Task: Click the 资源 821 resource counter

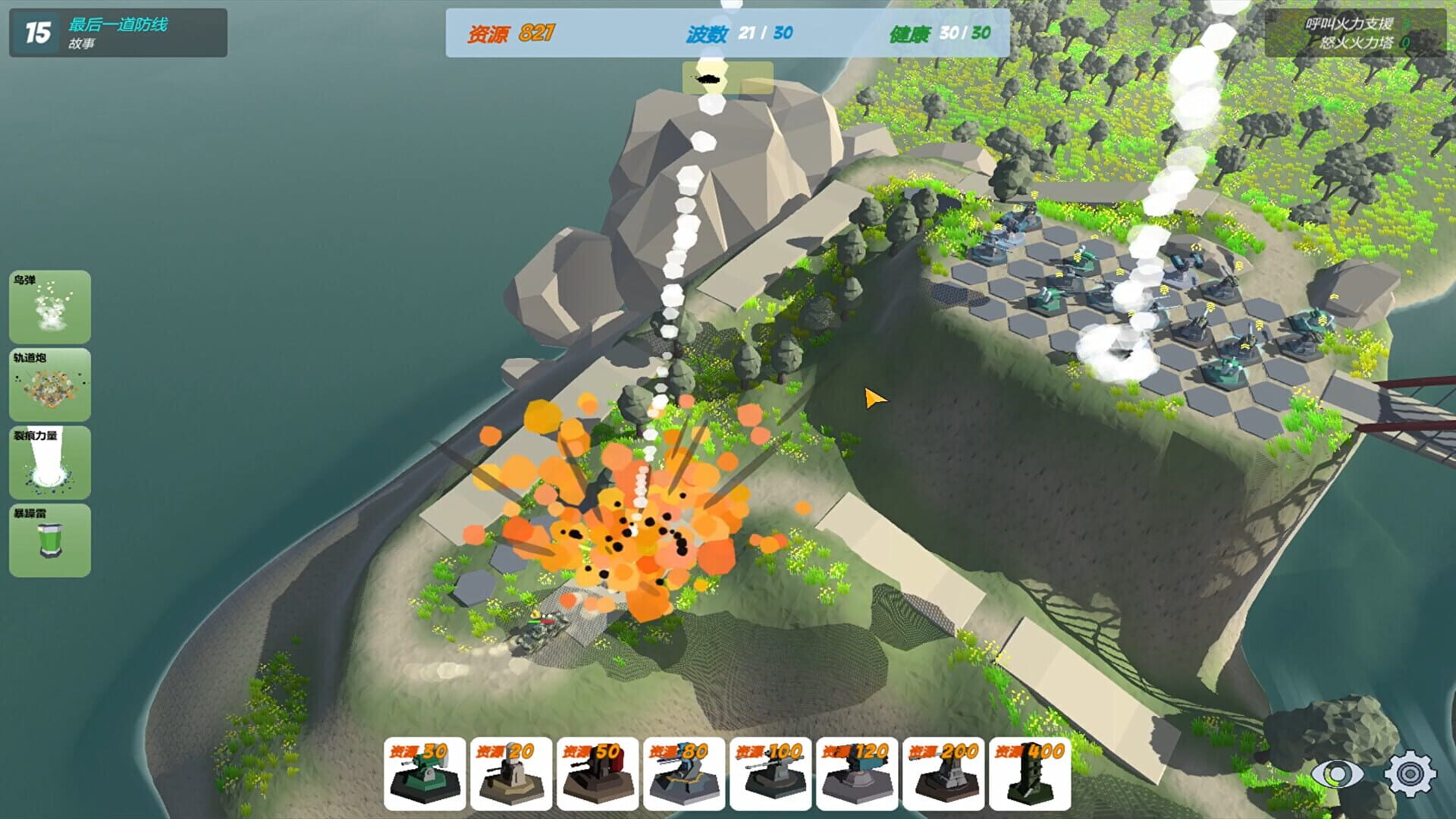Action: tap(513, 33)
